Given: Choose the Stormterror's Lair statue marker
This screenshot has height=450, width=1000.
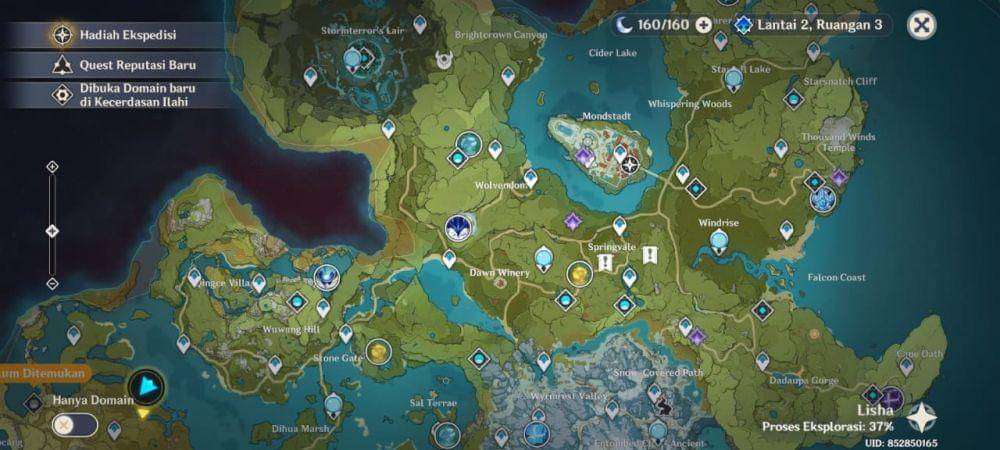Looking at the screenshot, I should tap(353, 60).
